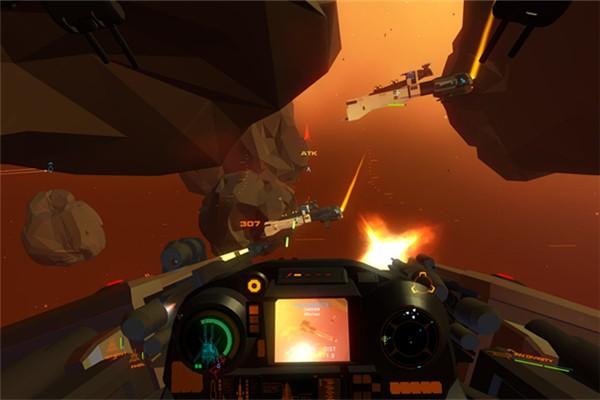Click the central target camera display
The image size is (600, 400).
pos(312,330)
